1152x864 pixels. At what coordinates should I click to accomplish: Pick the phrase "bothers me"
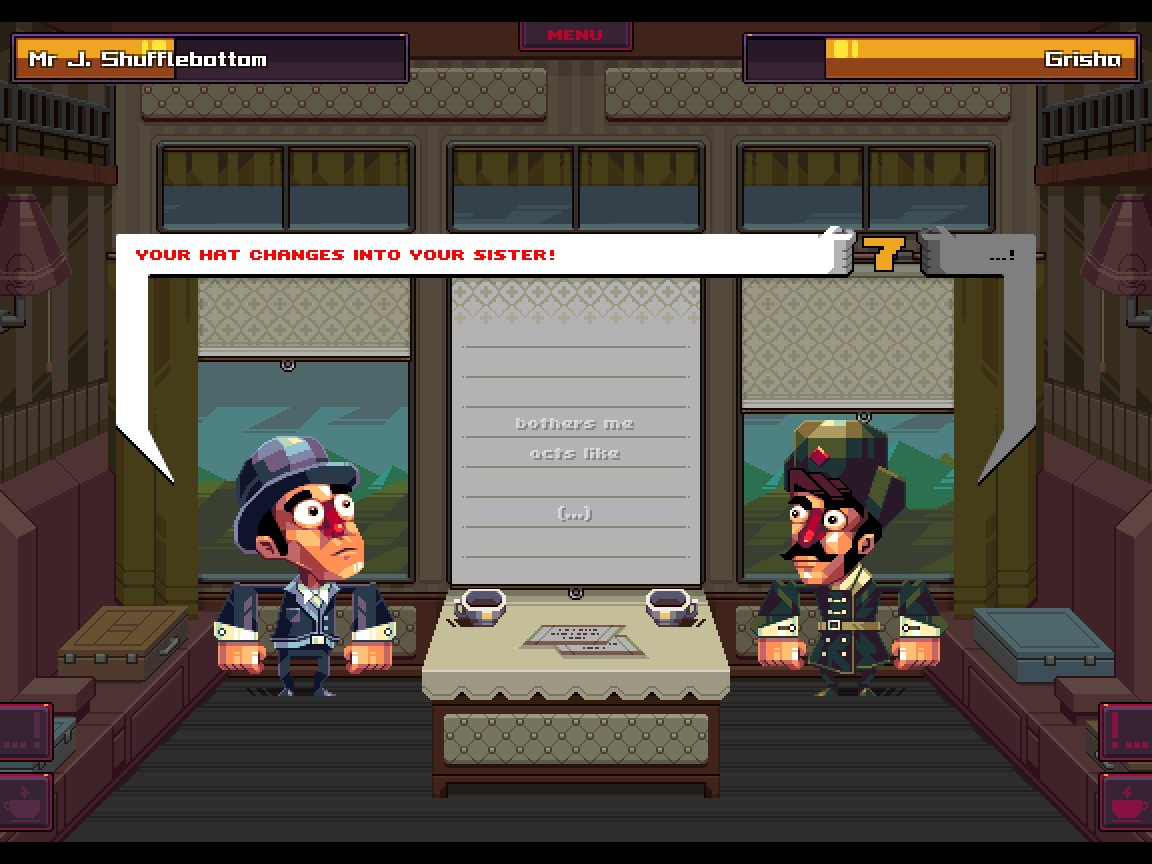coord(575,423)
